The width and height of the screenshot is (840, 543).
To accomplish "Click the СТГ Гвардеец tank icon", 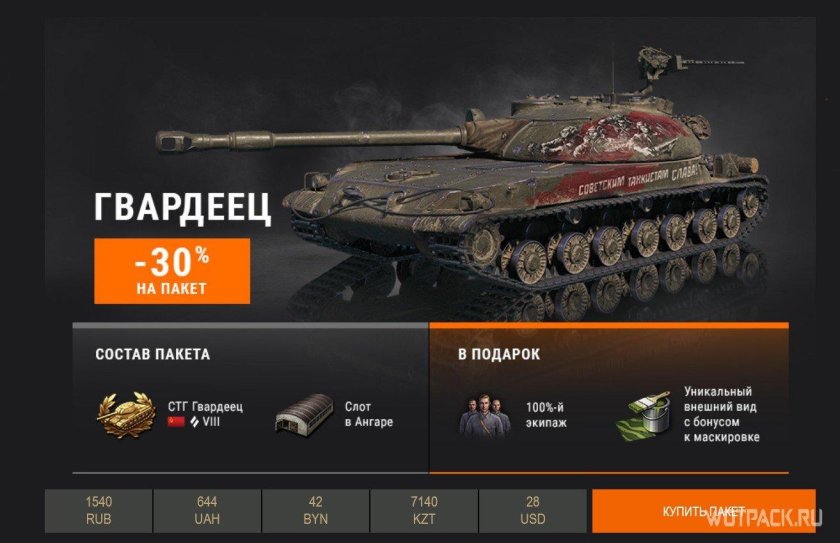I will tap(127, 416).
